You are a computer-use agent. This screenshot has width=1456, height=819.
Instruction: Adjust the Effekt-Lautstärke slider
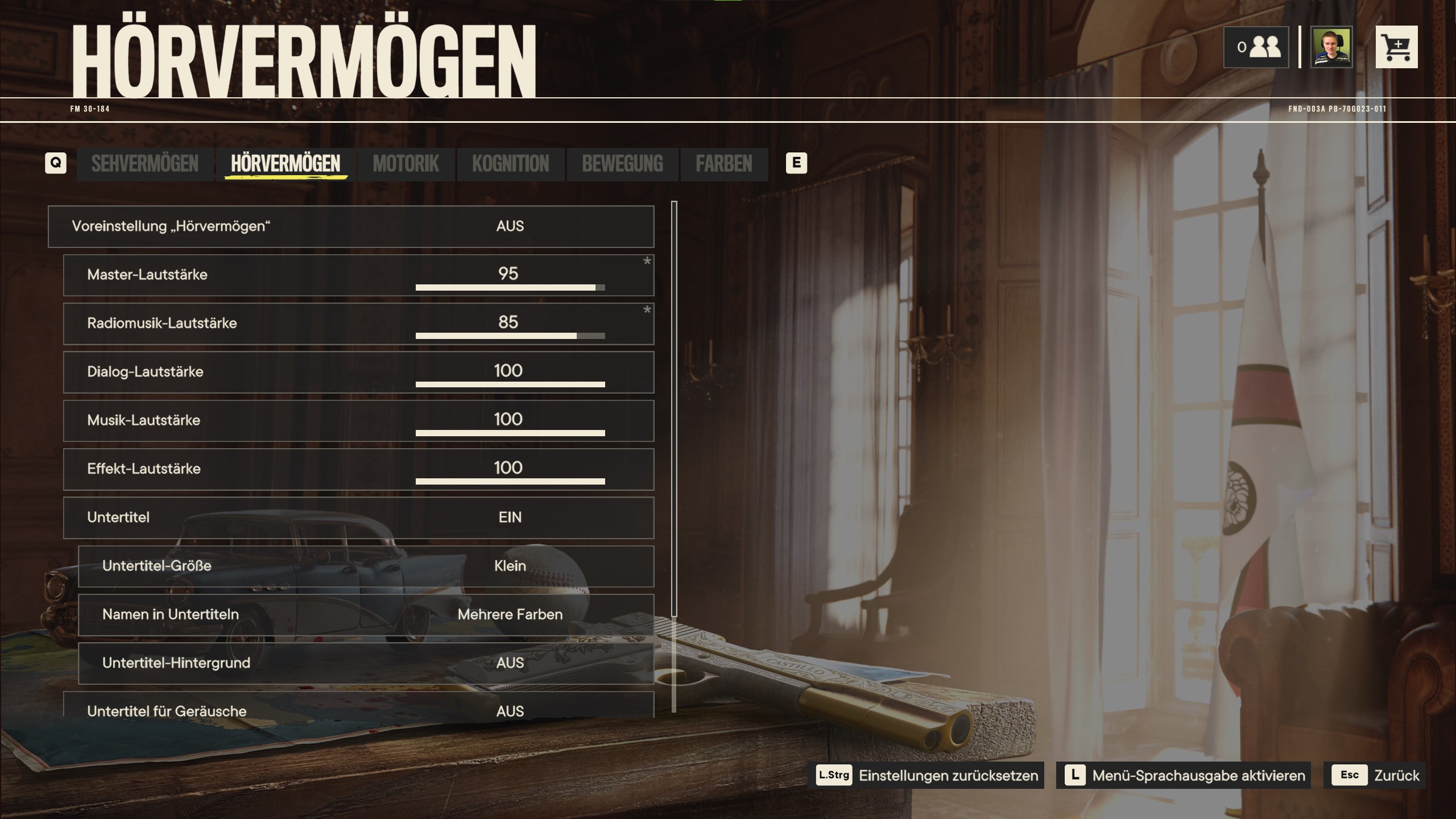510,481
